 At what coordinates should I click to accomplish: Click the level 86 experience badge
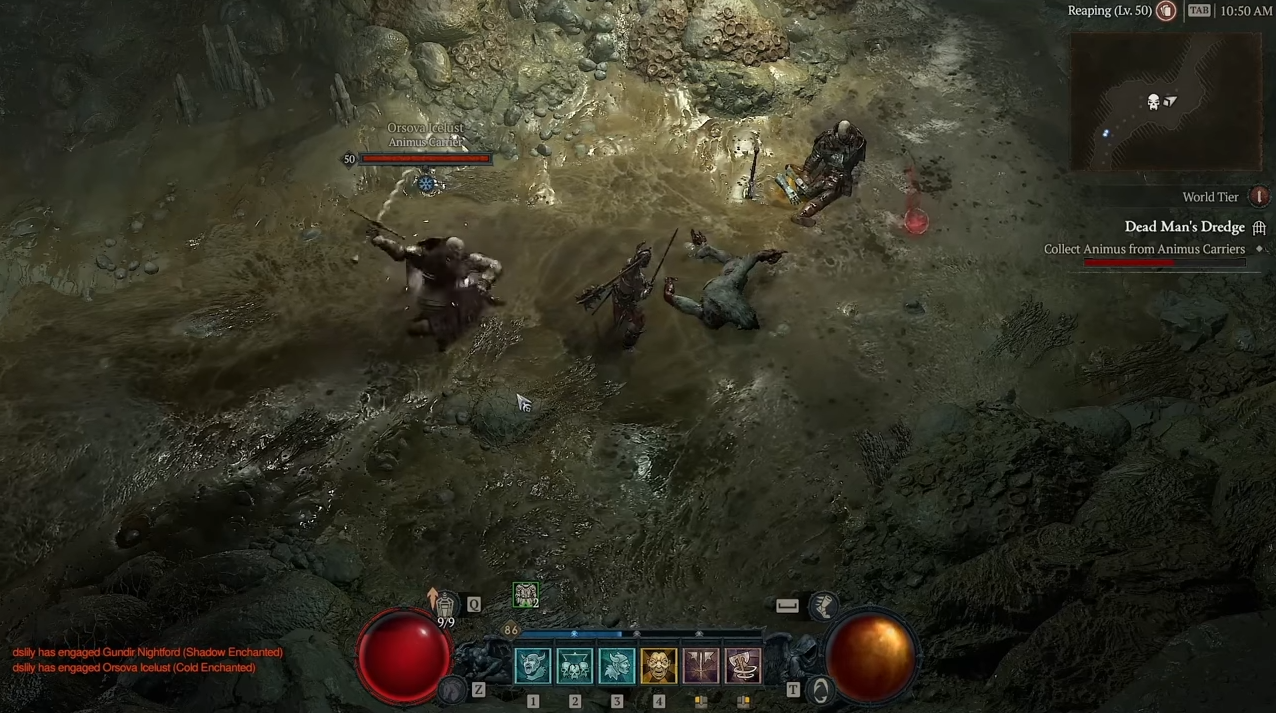[x=511, y=630]
